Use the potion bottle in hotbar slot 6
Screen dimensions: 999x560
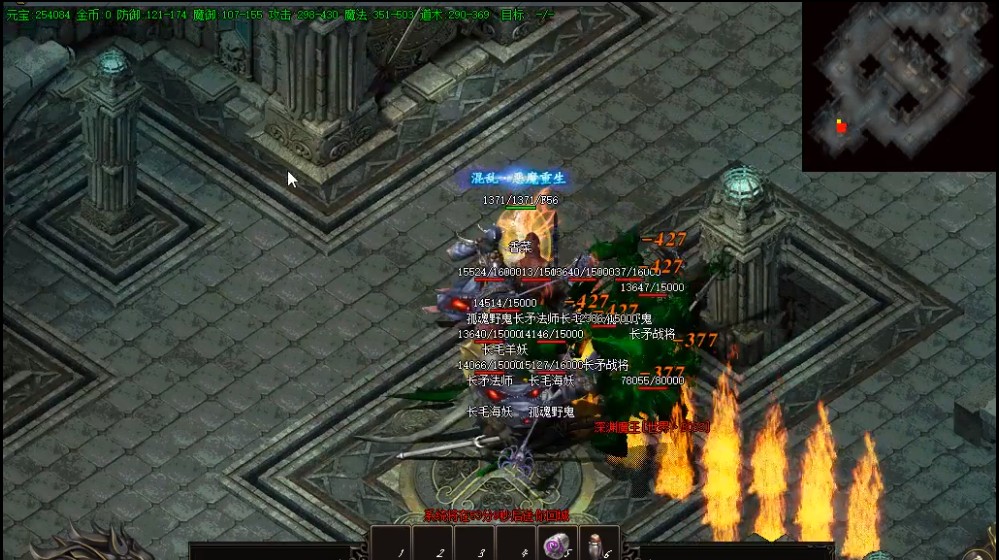[596, 545]
